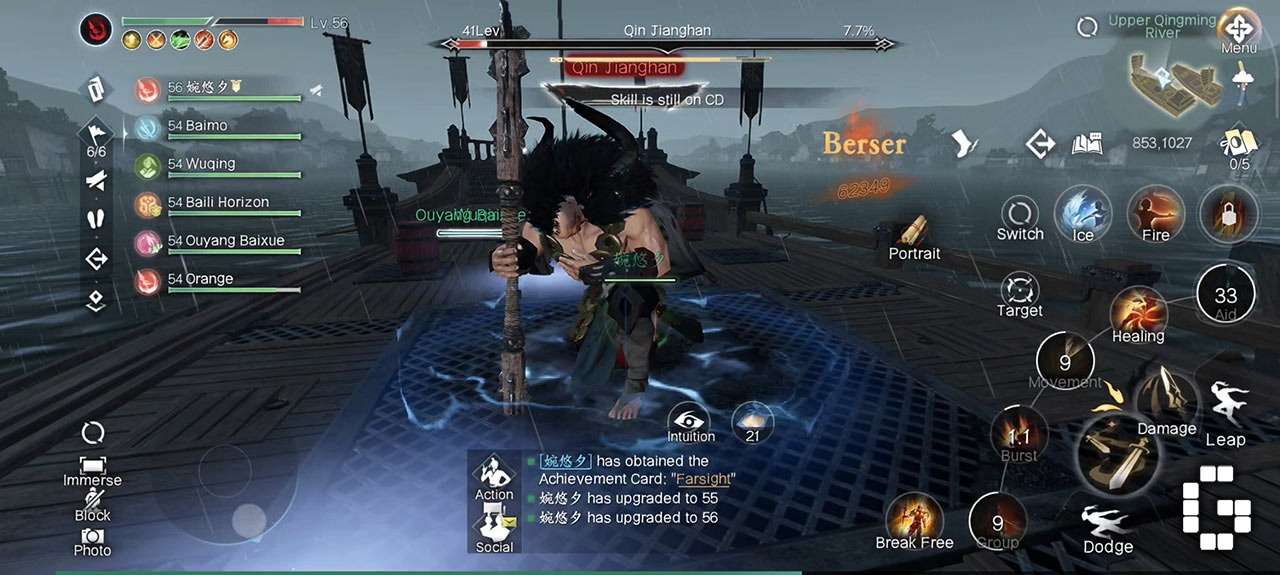The height and width of the screenshot is (575, 1280).
Task: Open the Menu in the top corner
Action: point(1239,30)
